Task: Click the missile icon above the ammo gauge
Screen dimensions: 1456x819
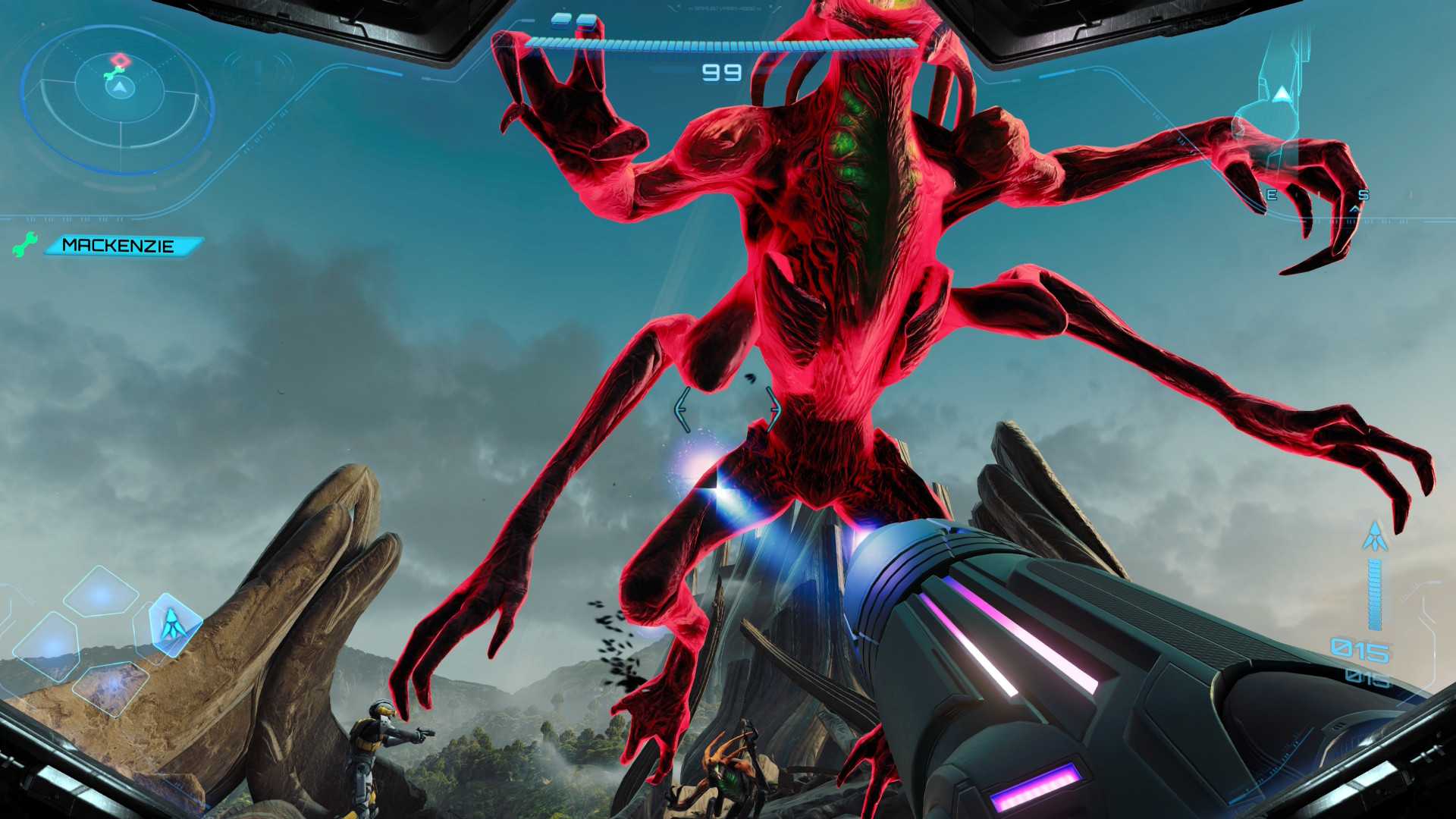Action: 1374,536
